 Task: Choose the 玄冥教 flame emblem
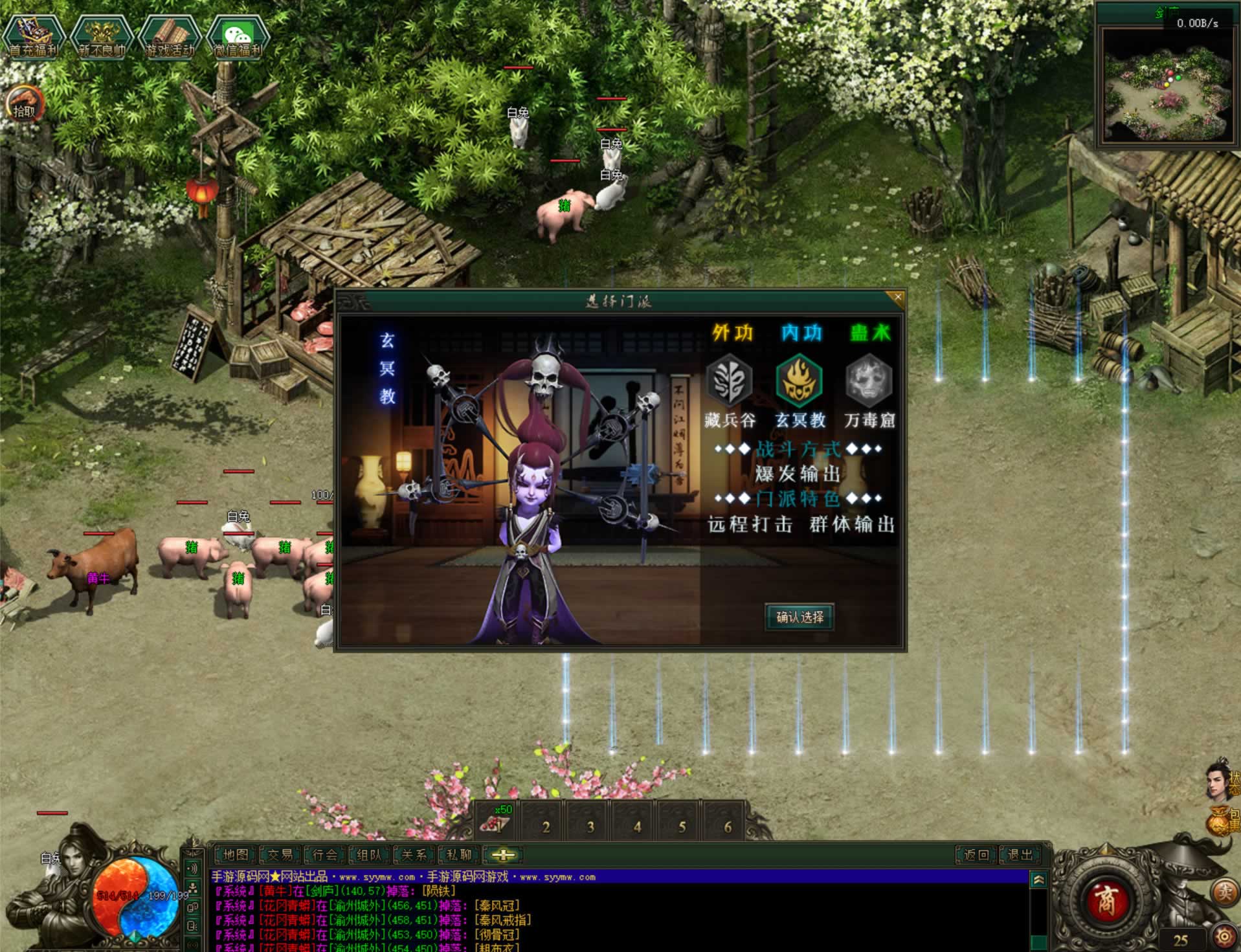tap(799, 381)
